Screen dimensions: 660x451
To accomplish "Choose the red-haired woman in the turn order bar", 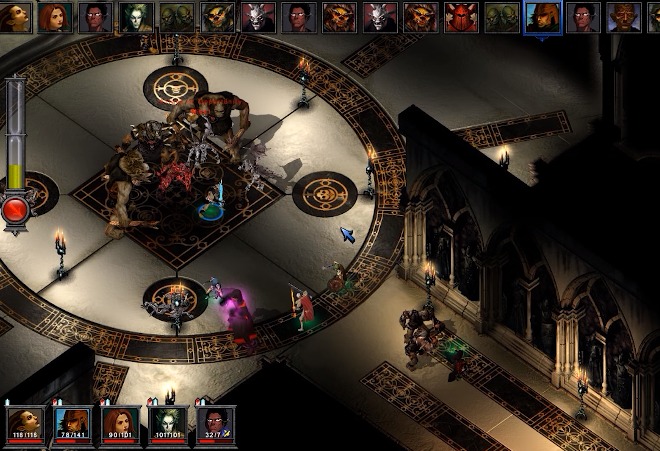I will [x=57, y=17].
